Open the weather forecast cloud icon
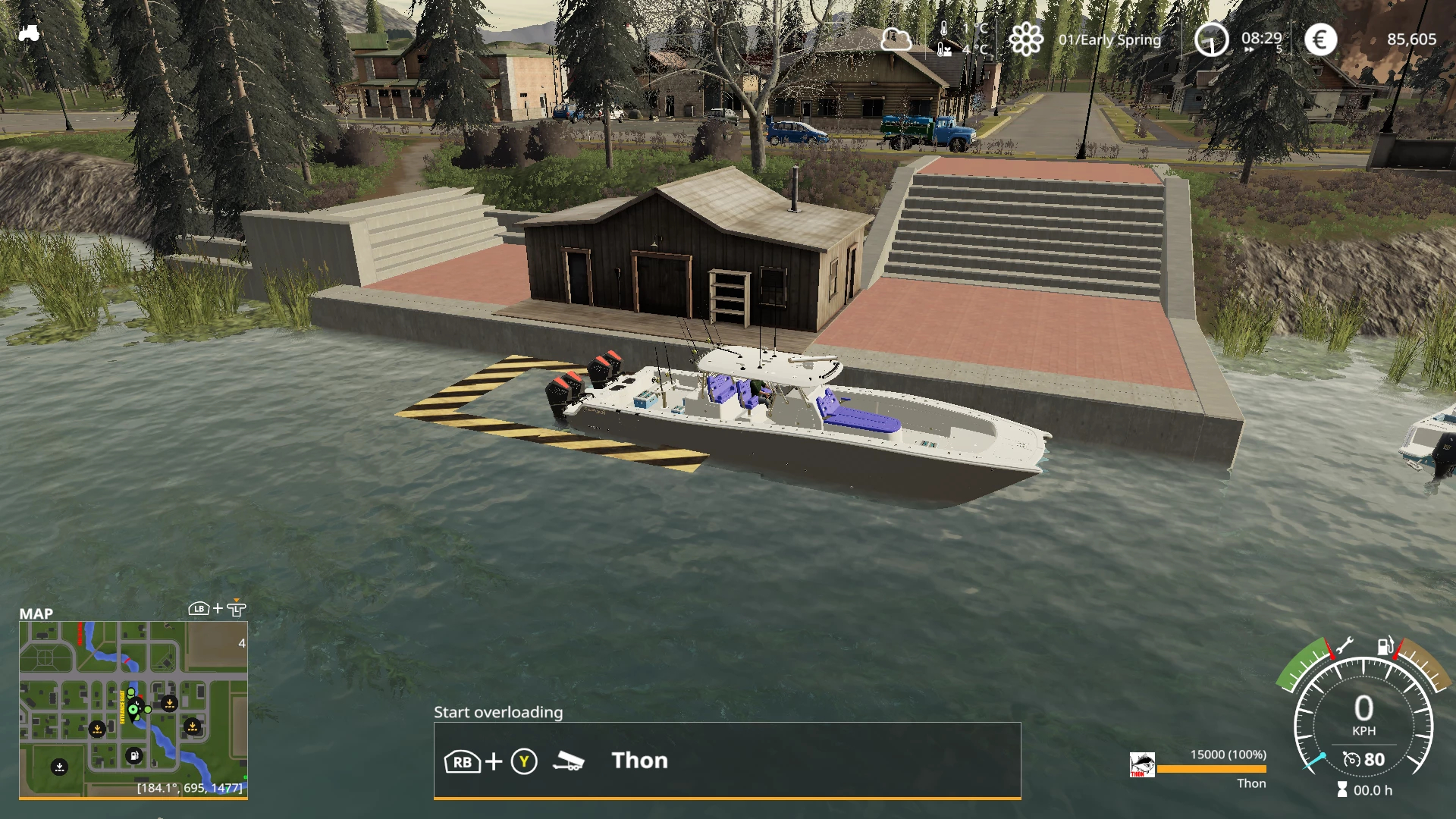This screenshot has height=819, width=1456. click(896, 39)
